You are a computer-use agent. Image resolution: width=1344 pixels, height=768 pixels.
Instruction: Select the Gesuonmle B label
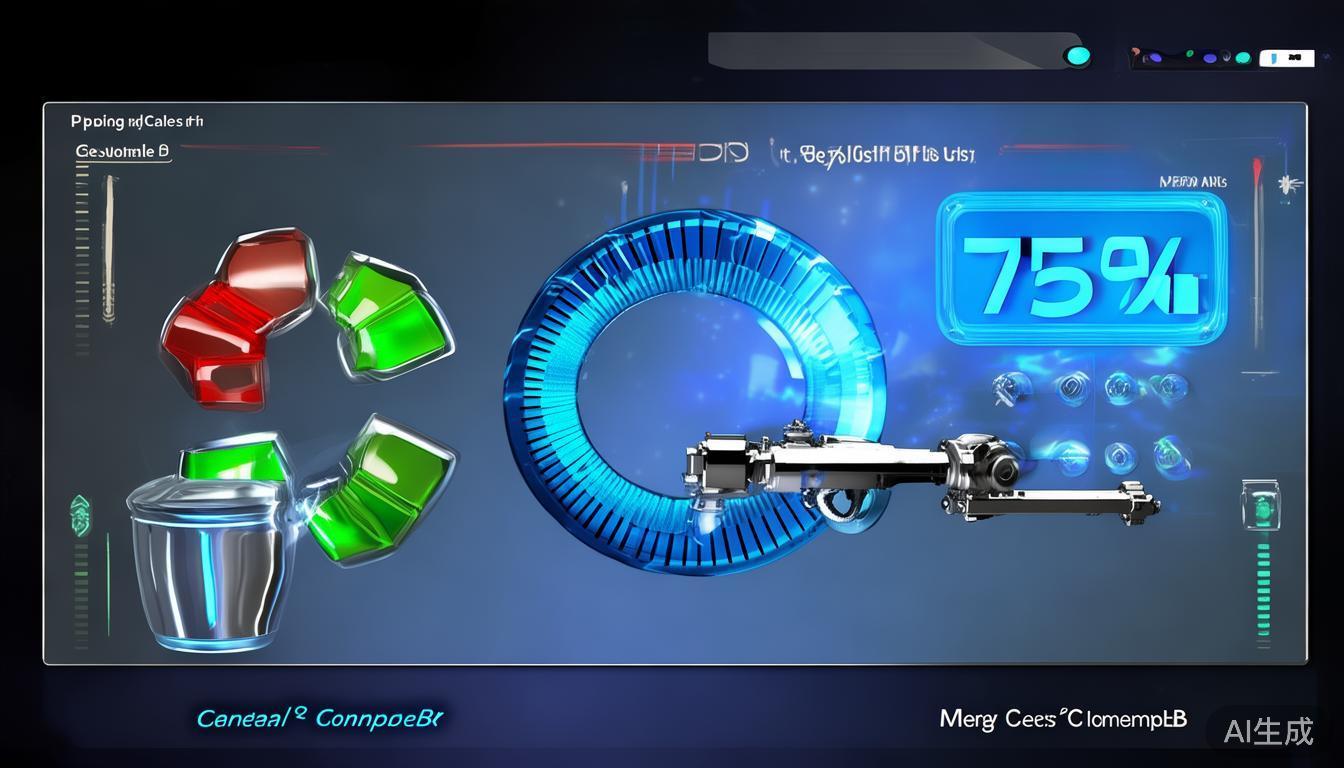coord(123,152)
